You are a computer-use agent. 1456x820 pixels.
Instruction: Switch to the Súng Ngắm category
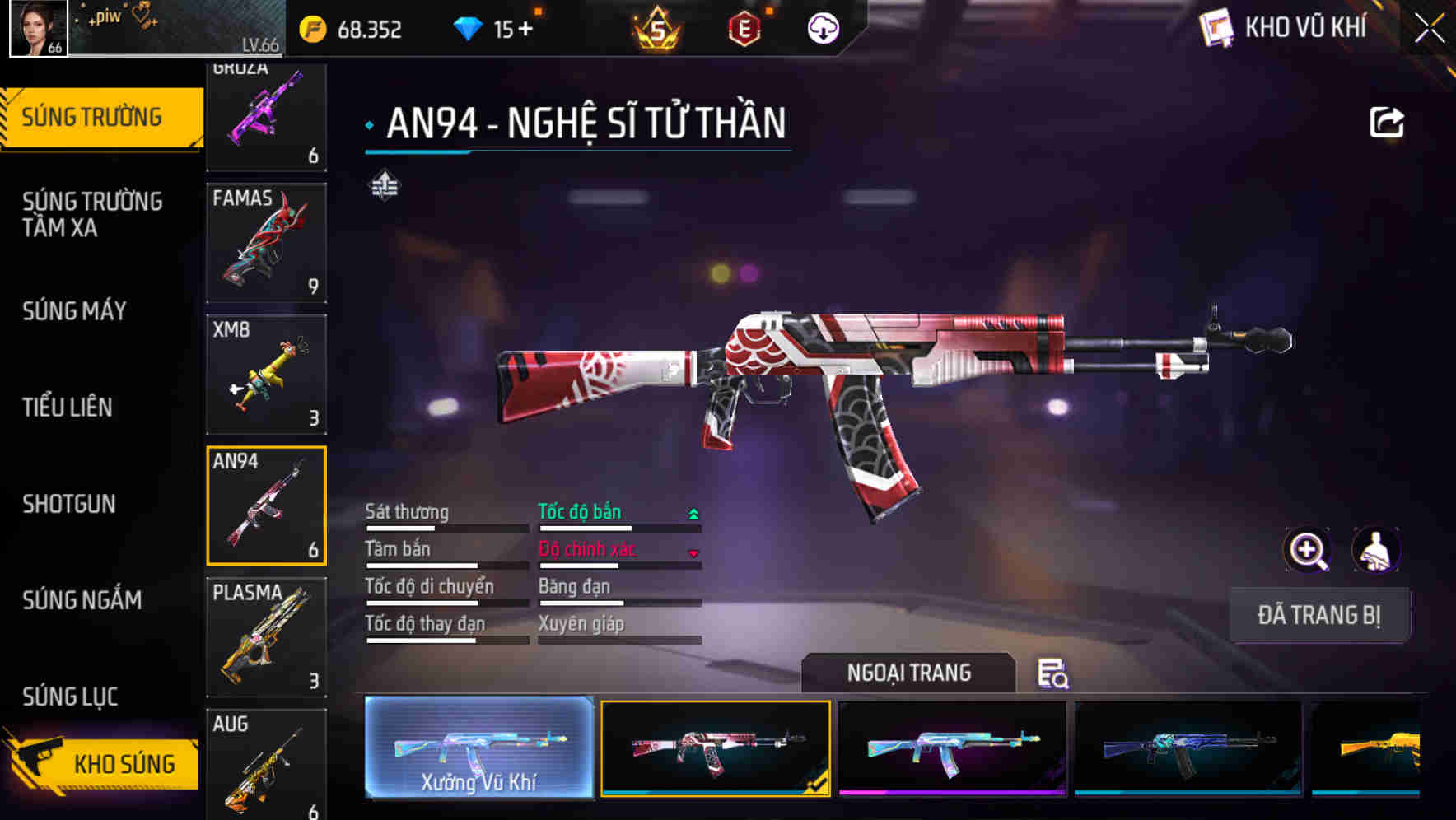pos(82,600)
